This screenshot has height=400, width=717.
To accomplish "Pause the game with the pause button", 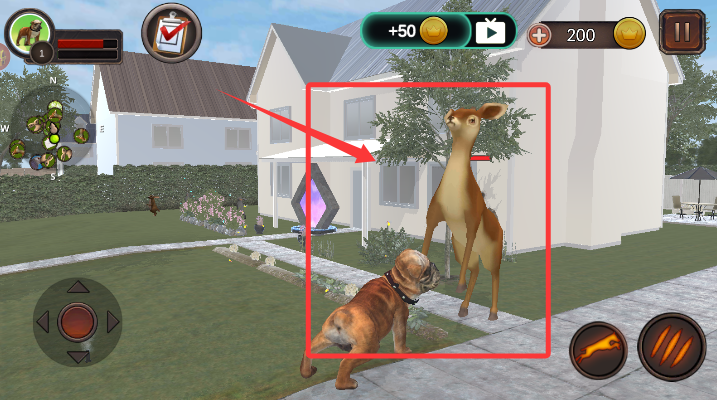I will 681,32.
